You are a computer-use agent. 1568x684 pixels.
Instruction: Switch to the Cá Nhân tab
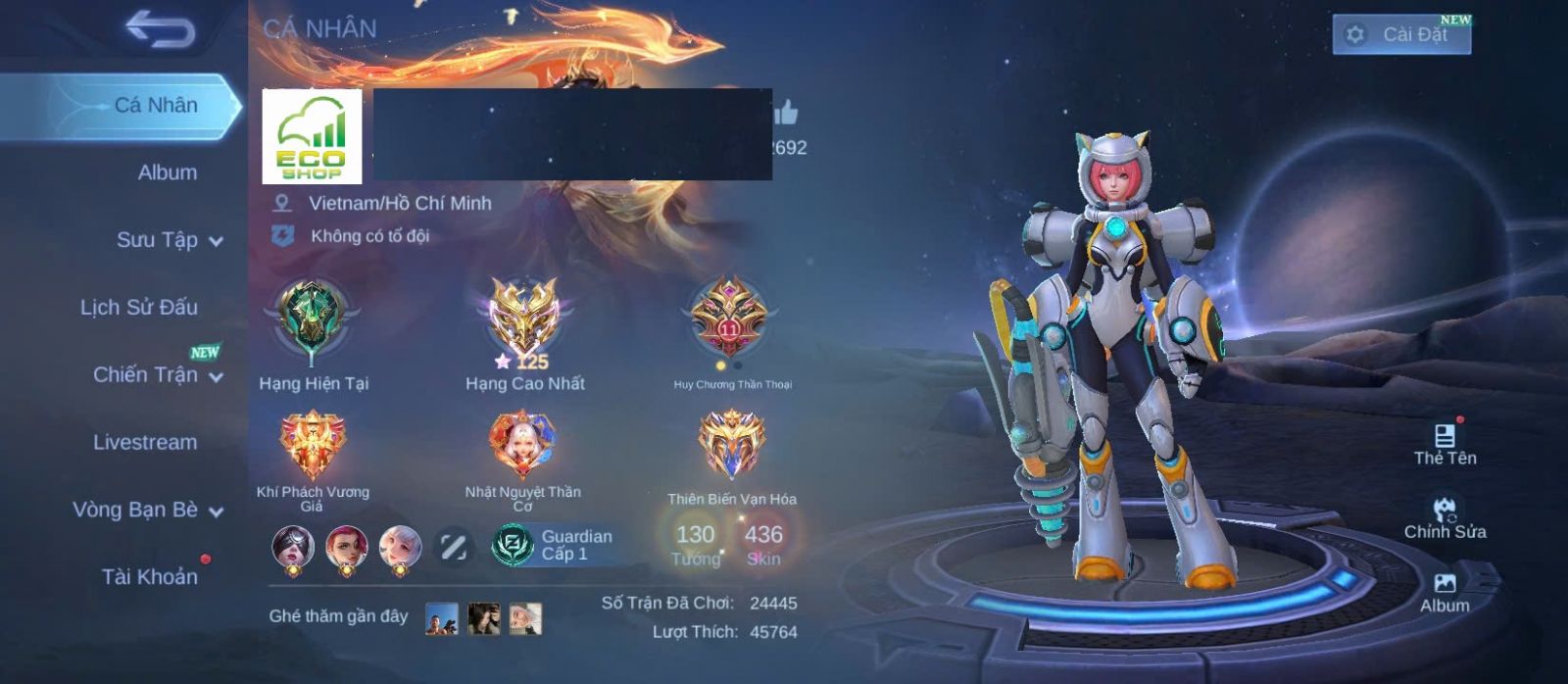(x=155, y=105)
